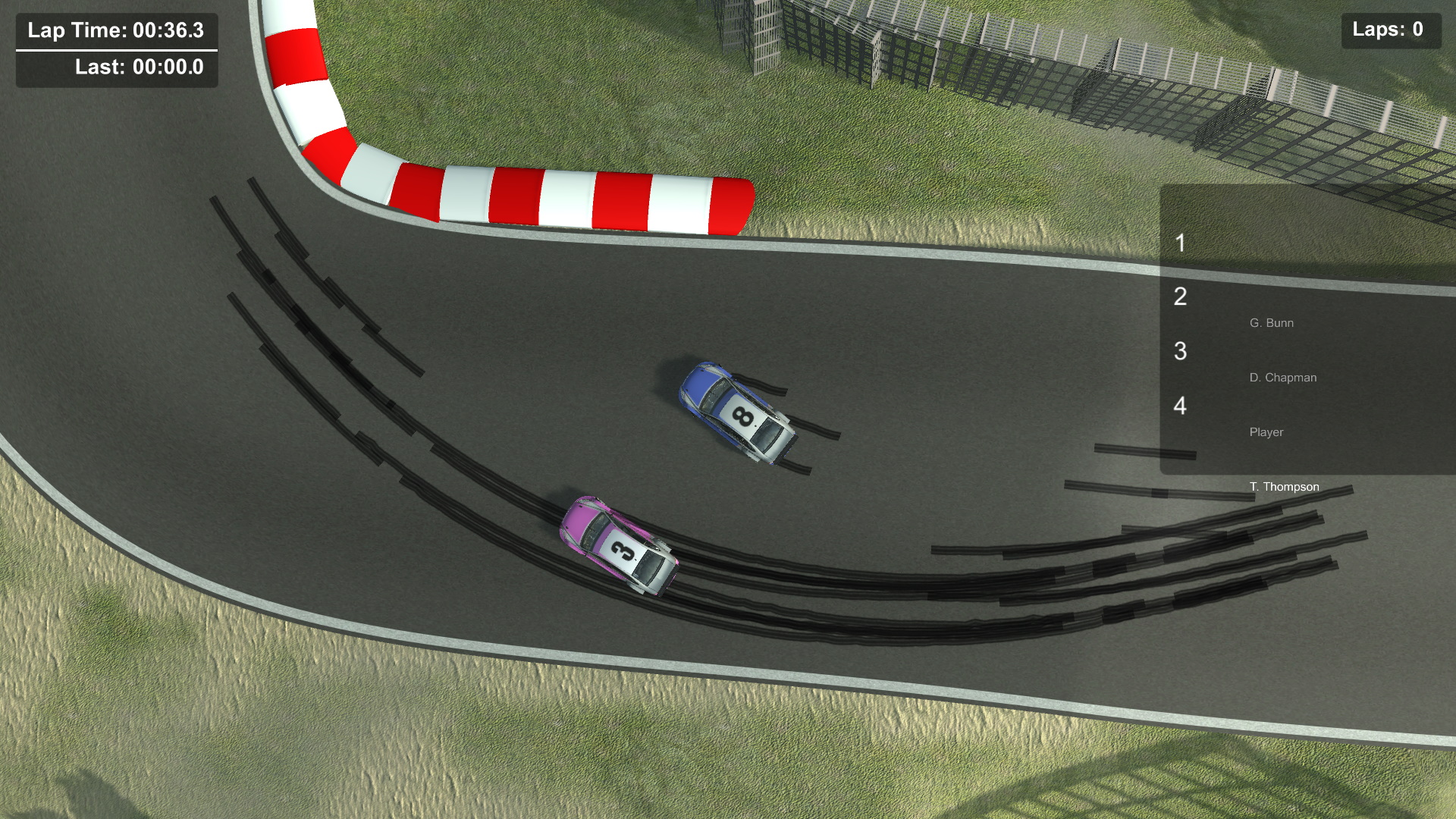Click the Laps: 0 panel top right
The width and height of the screenshot is (1456, 819).
(1391, 31)
